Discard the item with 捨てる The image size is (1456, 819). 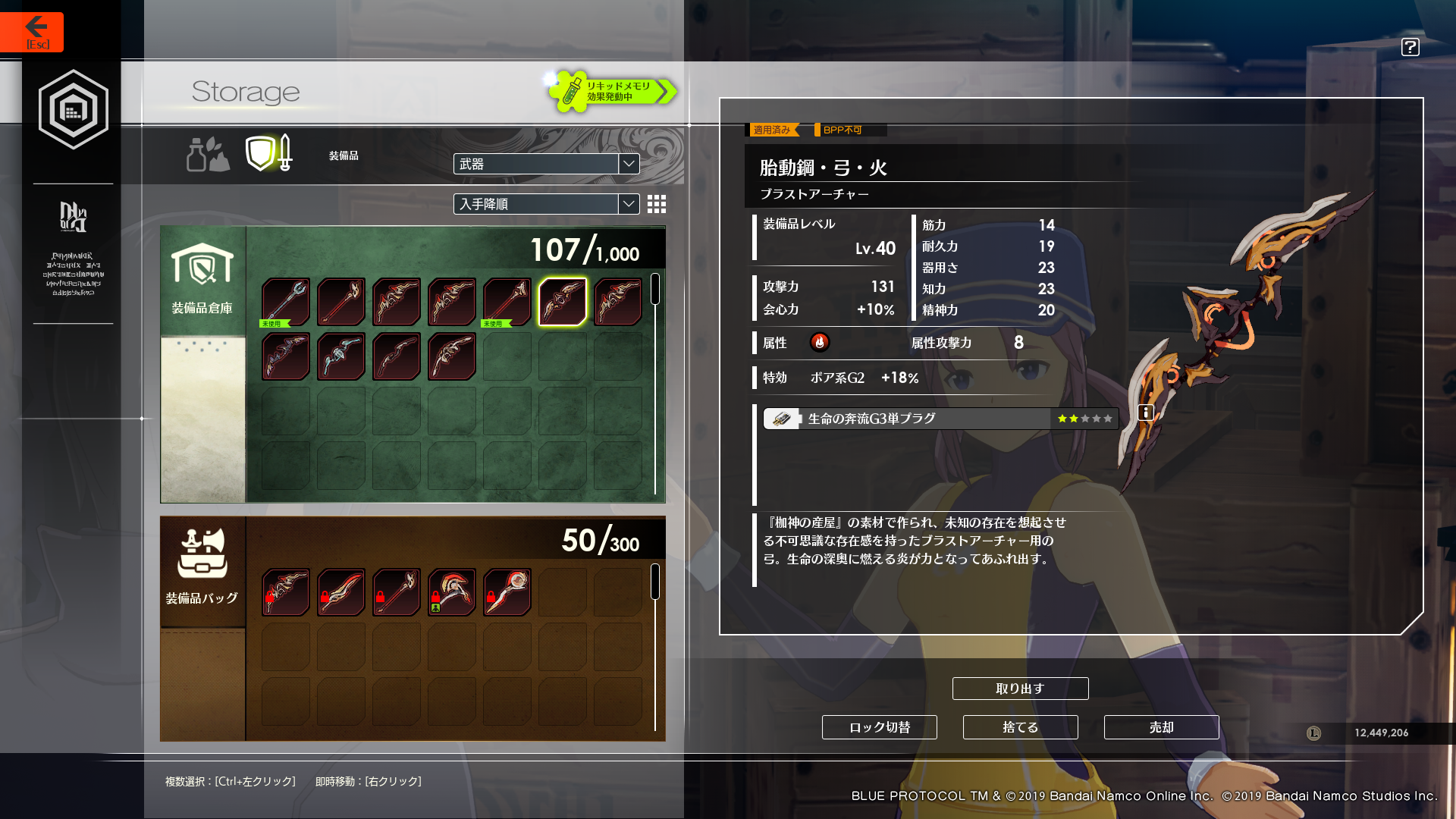click(1020, 727)
